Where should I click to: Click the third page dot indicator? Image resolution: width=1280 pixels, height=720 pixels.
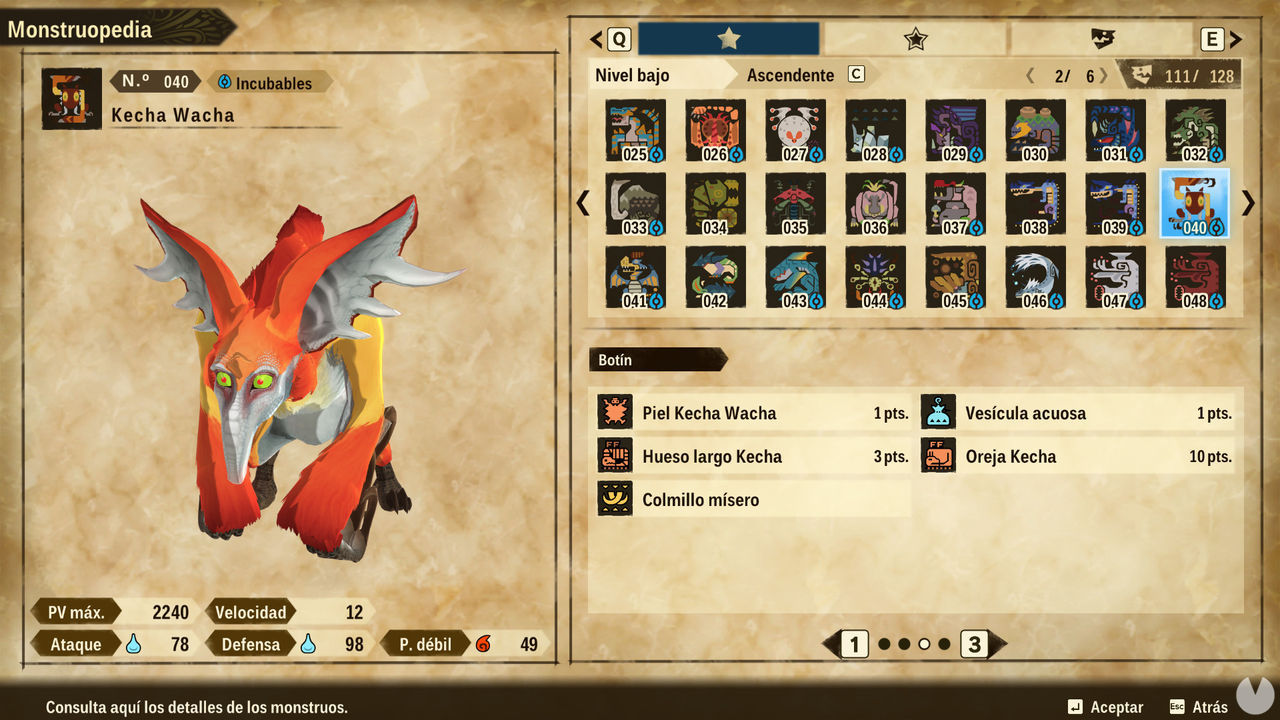pos(925,645)
